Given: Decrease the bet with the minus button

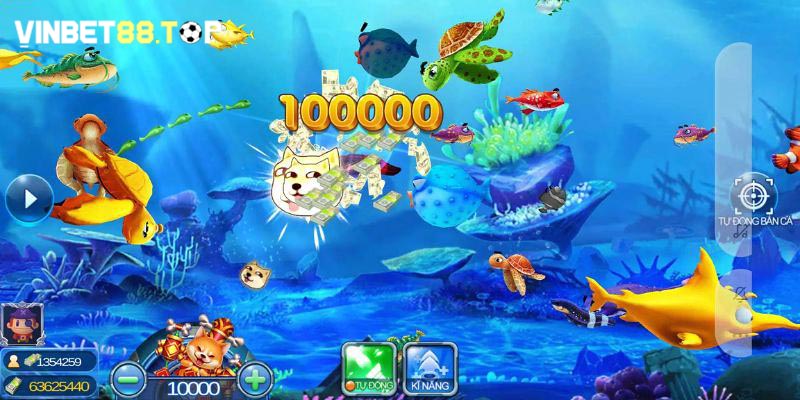Looking at the screenshot, I should (x=127, y=379).
